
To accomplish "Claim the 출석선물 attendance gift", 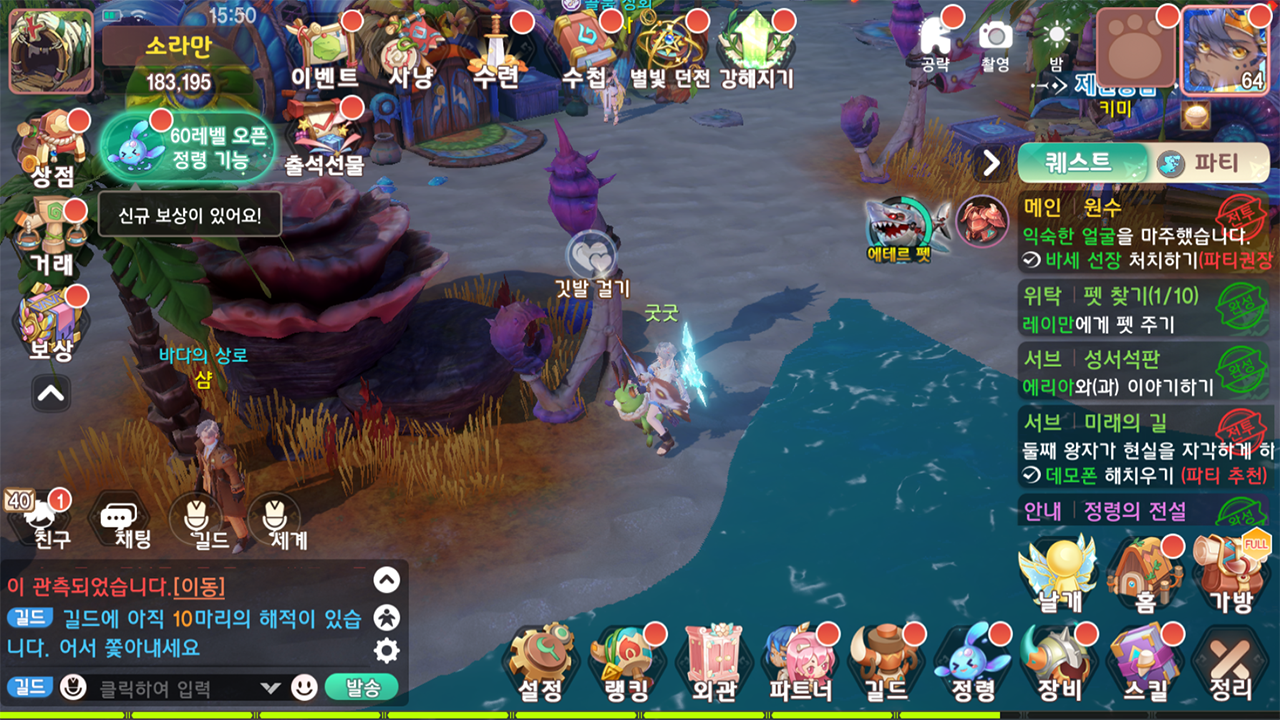I will [324, 140].
